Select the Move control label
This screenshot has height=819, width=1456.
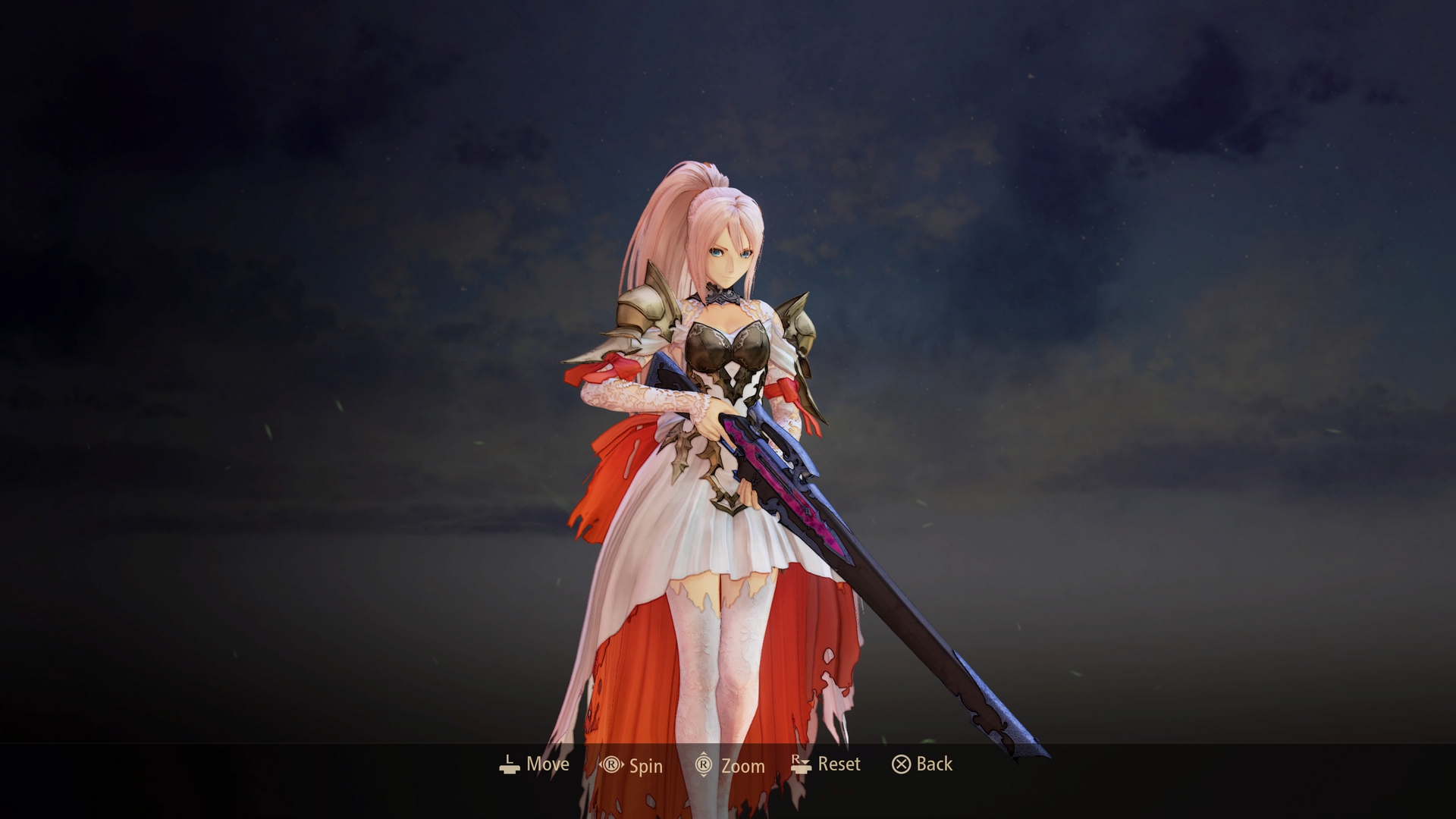[x=548, y=764]
